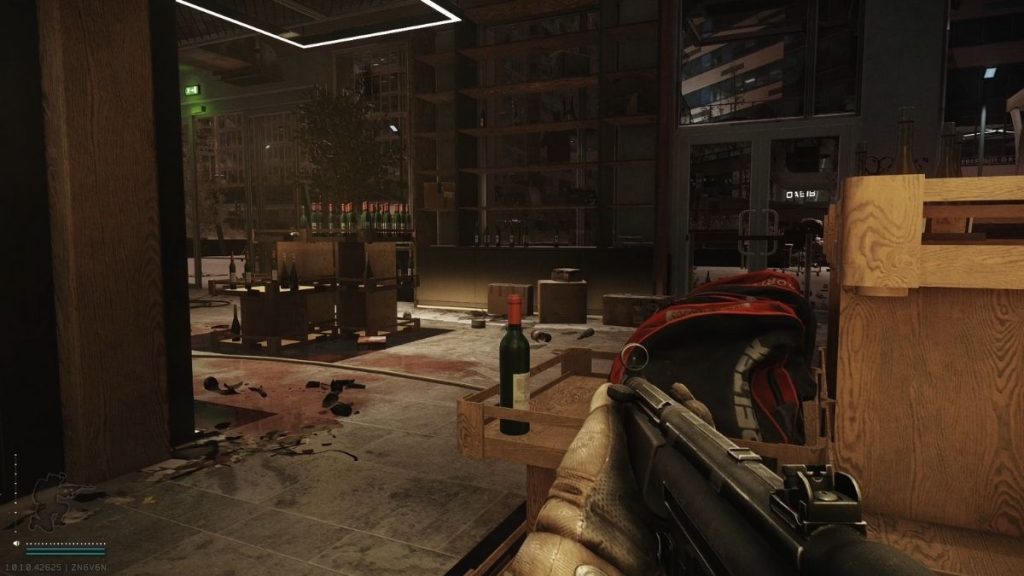Select the speaker noise-level icon

coord(18,544)
